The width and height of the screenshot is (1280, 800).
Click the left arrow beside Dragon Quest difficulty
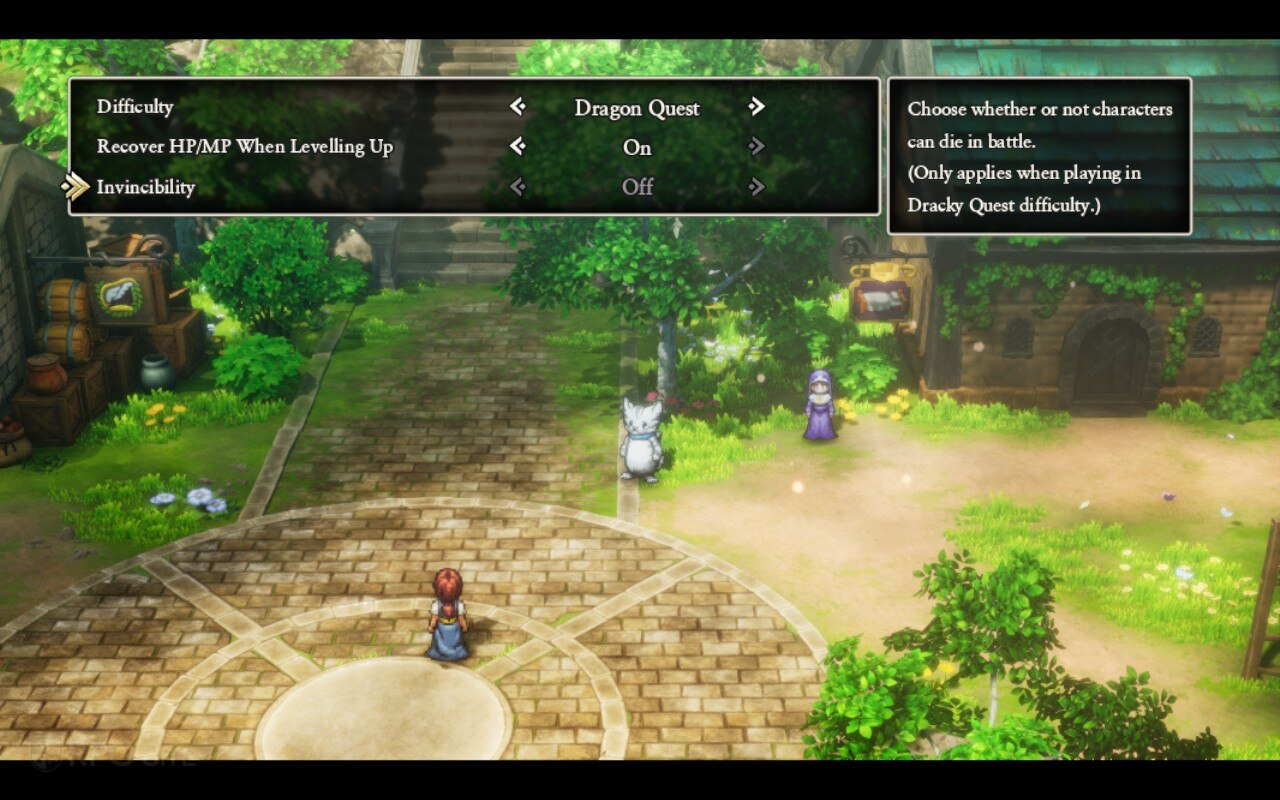point(517,107)
